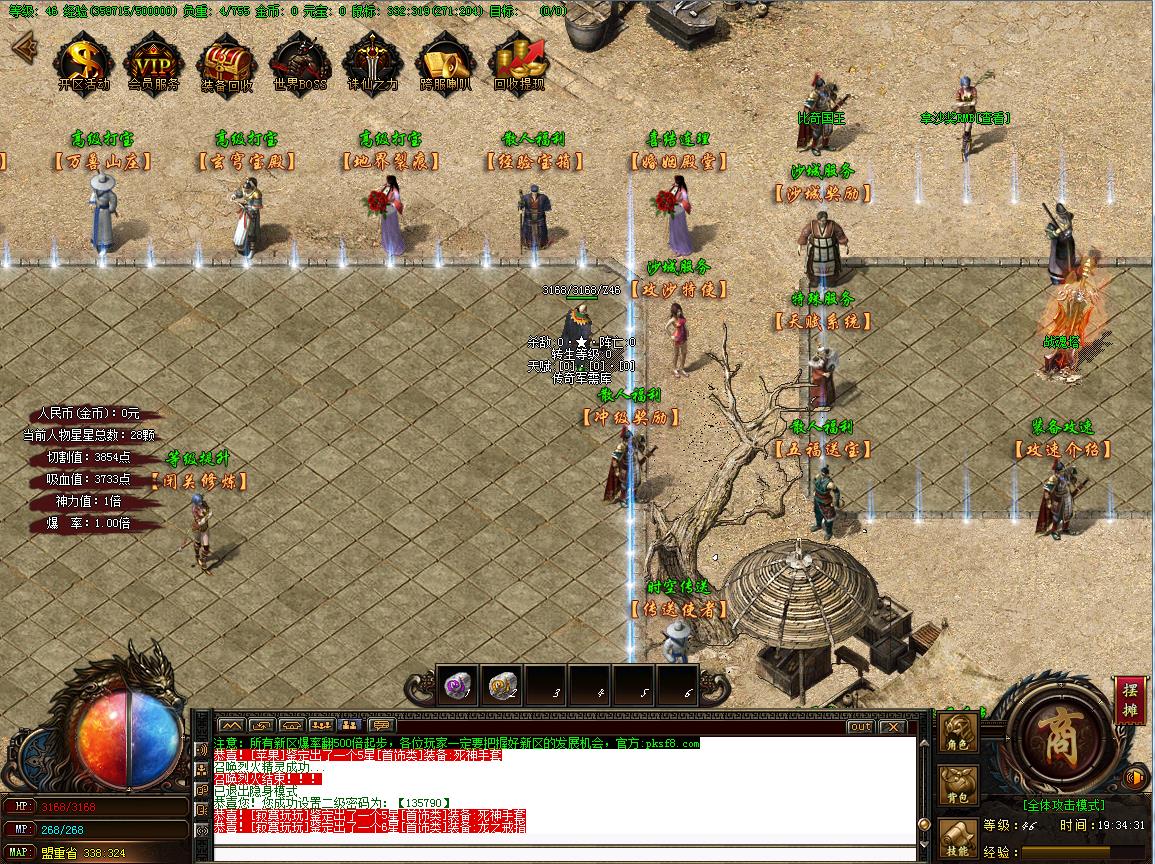Viewport: 1155px width, 864px height.
Task: Open 装备回收 treasure chest icon
Action: (x=227, y=62)
